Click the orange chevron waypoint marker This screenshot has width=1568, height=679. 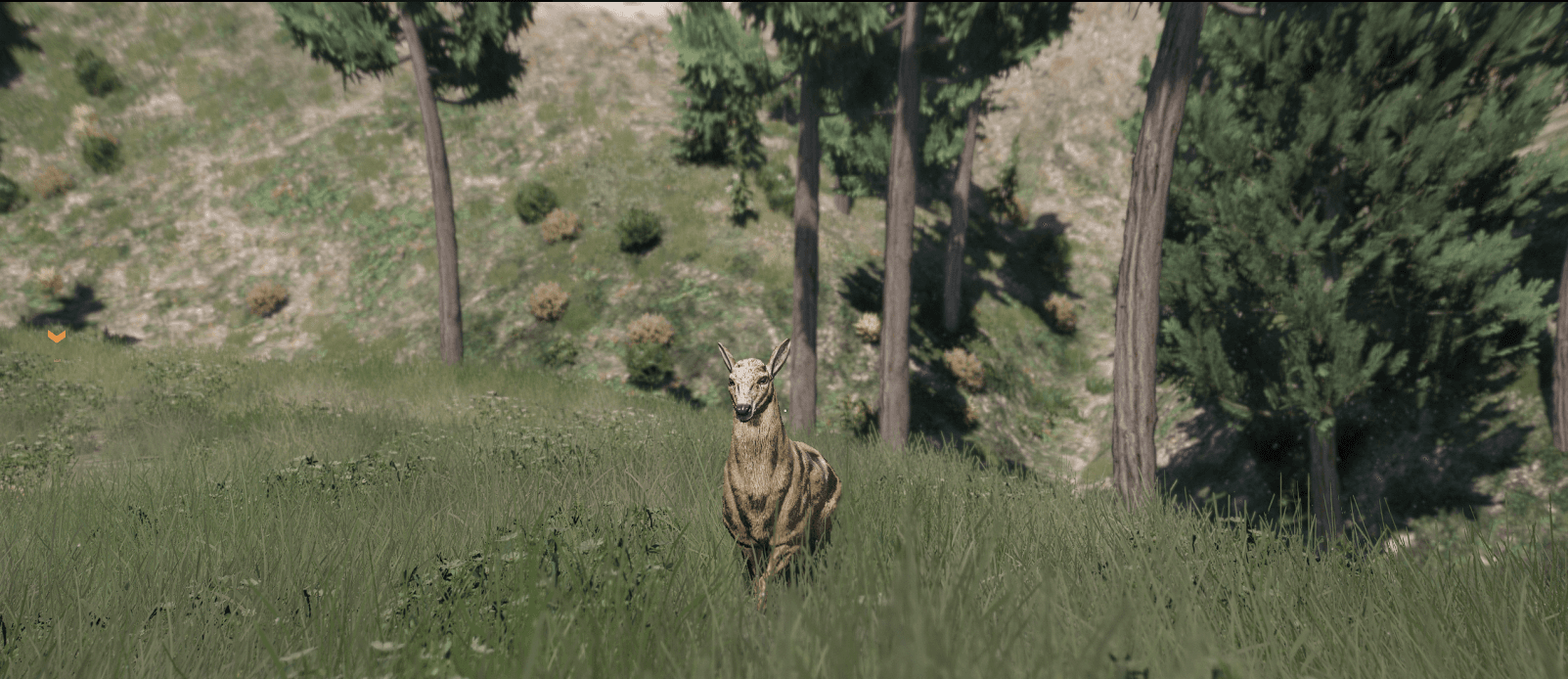[57, 336]
